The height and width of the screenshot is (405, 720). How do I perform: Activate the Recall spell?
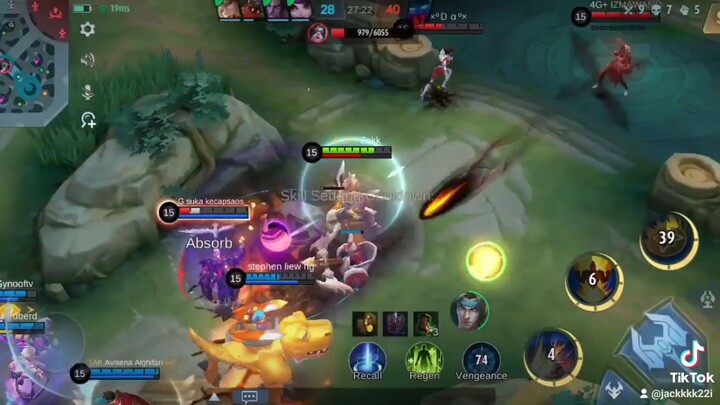coord(367,358)
